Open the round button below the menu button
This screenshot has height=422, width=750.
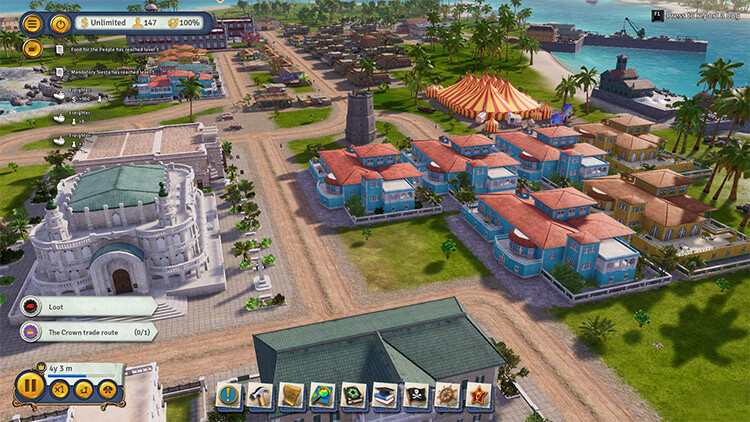(x=32, y=47)
